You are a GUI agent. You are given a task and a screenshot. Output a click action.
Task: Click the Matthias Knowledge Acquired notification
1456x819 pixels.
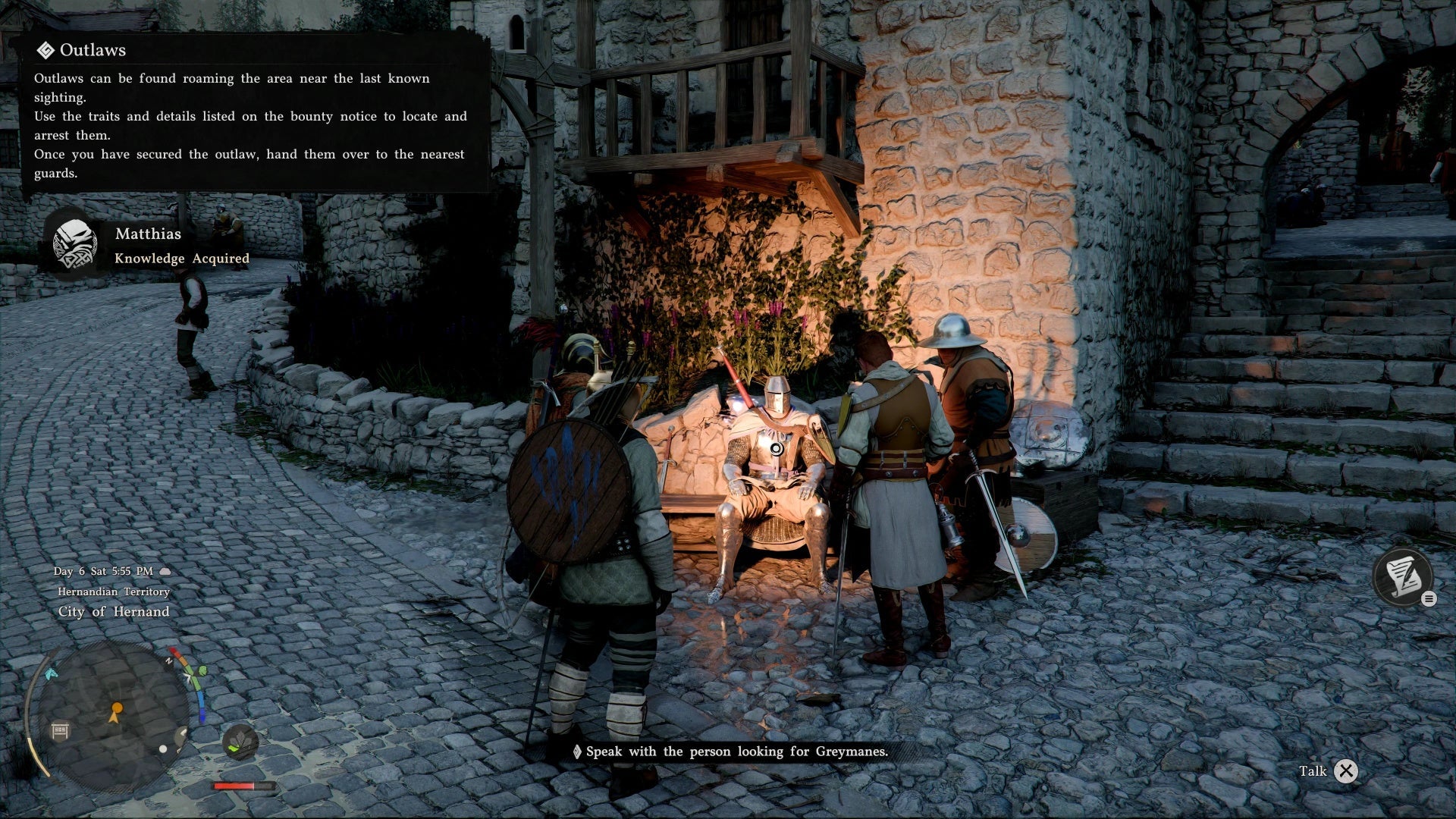[x=152, y=246]
